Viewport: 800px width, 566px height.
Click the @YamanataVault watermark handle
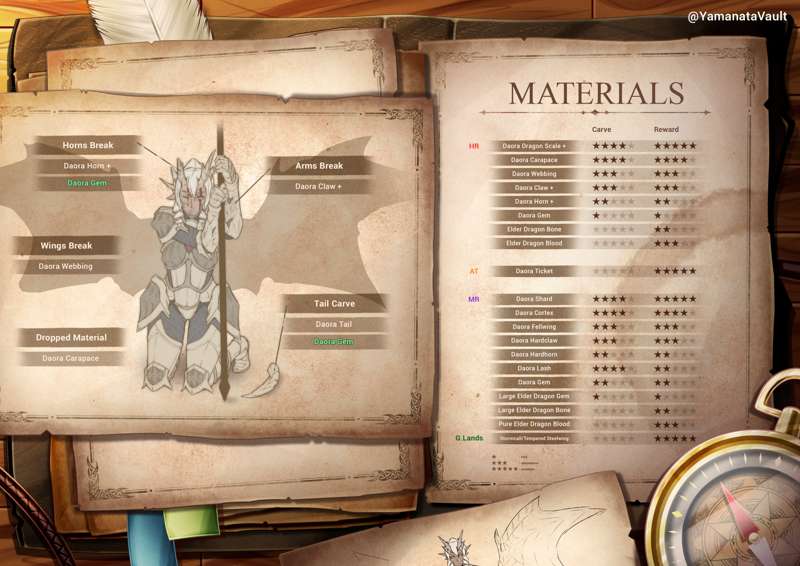(x=737, y=16)
